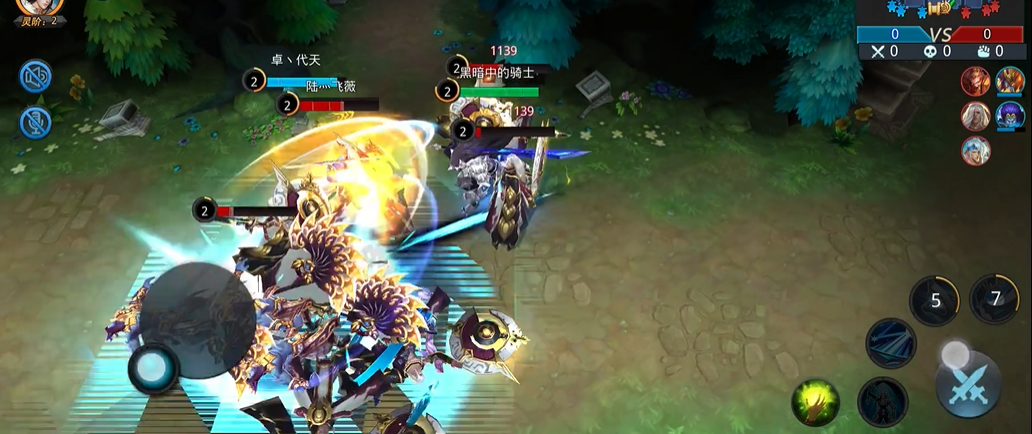Tap the crossed swords basic attack button
The height and width of the screenshot is (434, 1032).
click(x=967, y=384)
